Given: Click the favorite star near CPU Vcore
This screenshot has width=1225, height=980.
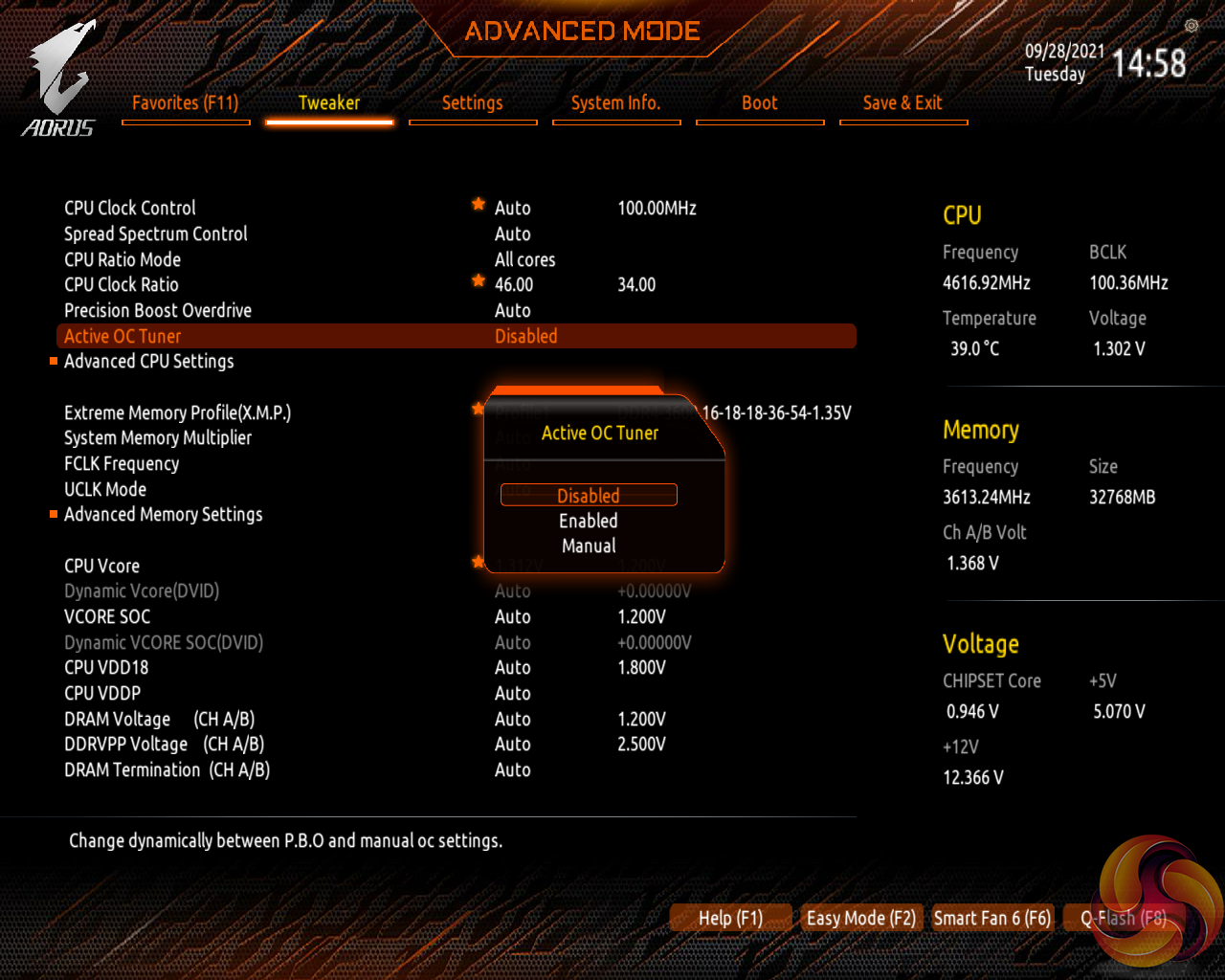Looking at the screenshot, I should (478, 562).
